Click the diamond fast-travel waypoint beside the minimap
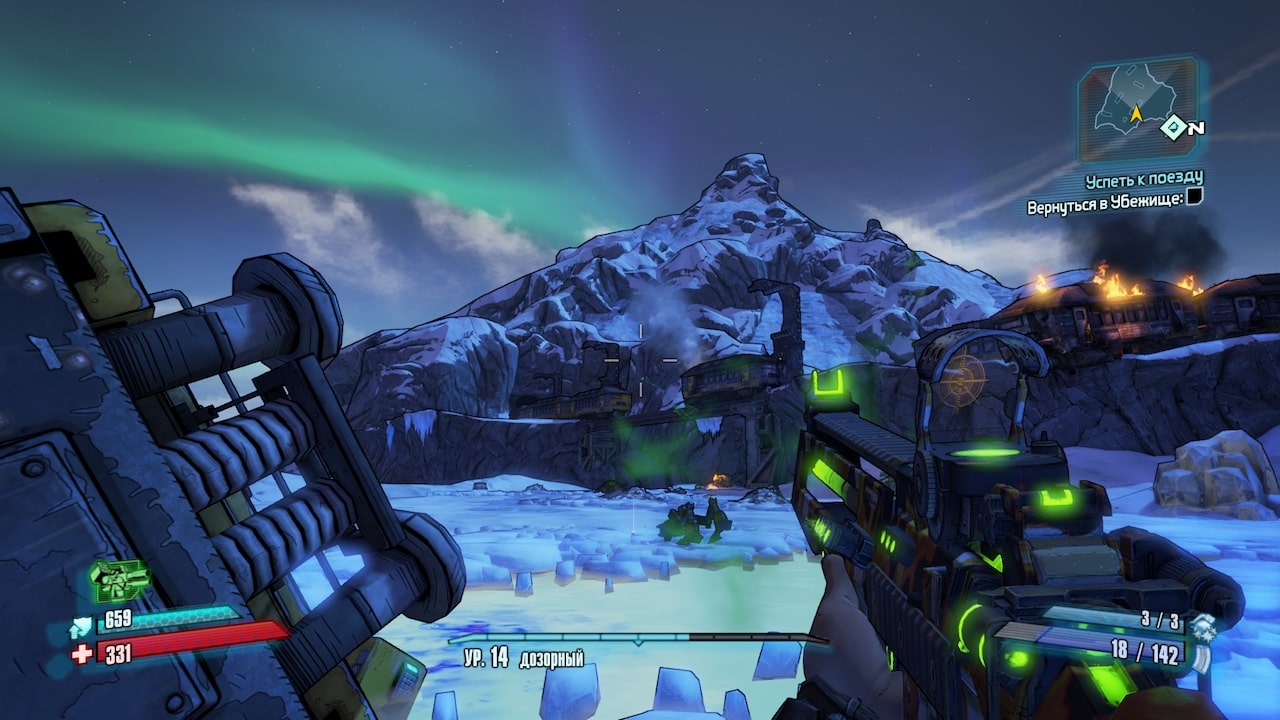The image size is (1280, 720). point(1172,128)
